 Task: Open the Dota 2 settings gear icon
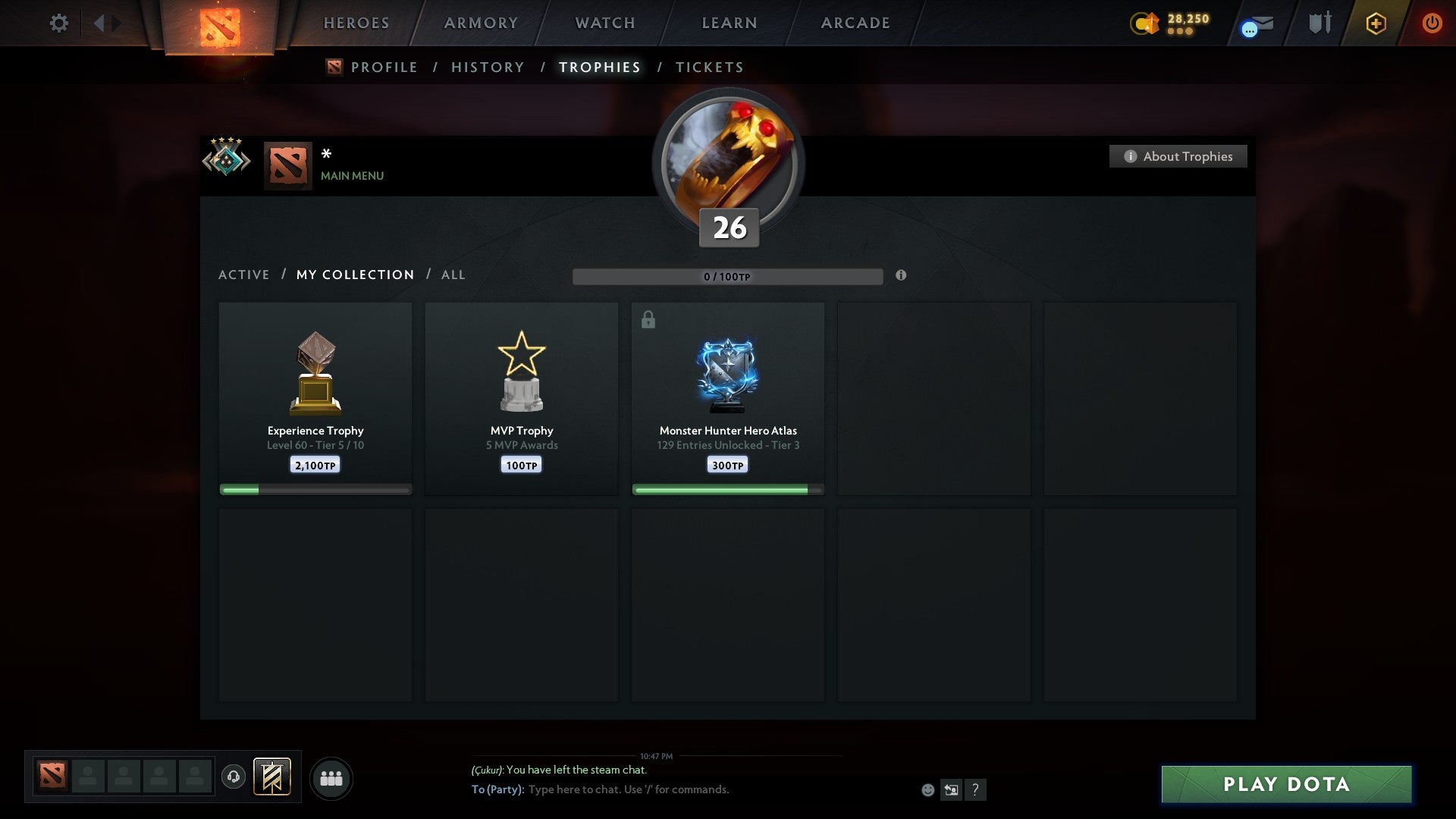pyautogui.click(x=59, y=23)
